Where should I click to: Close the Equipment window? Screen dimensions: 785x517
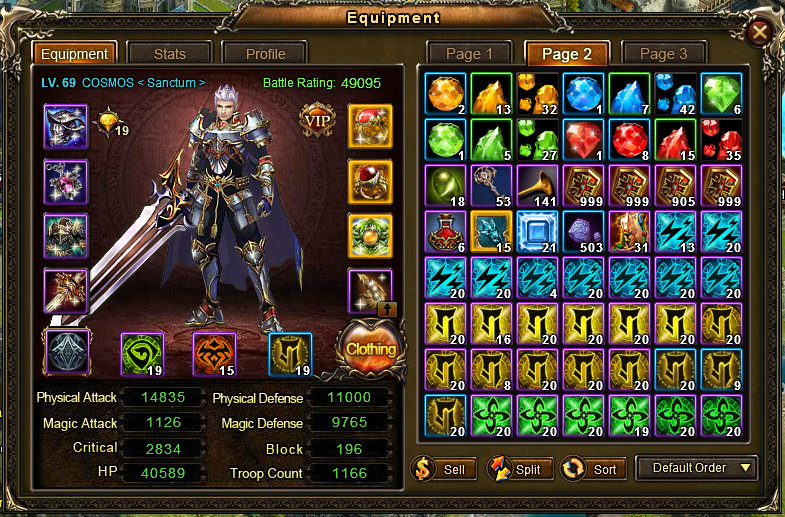pyautogui.click(x=760, y=32)
